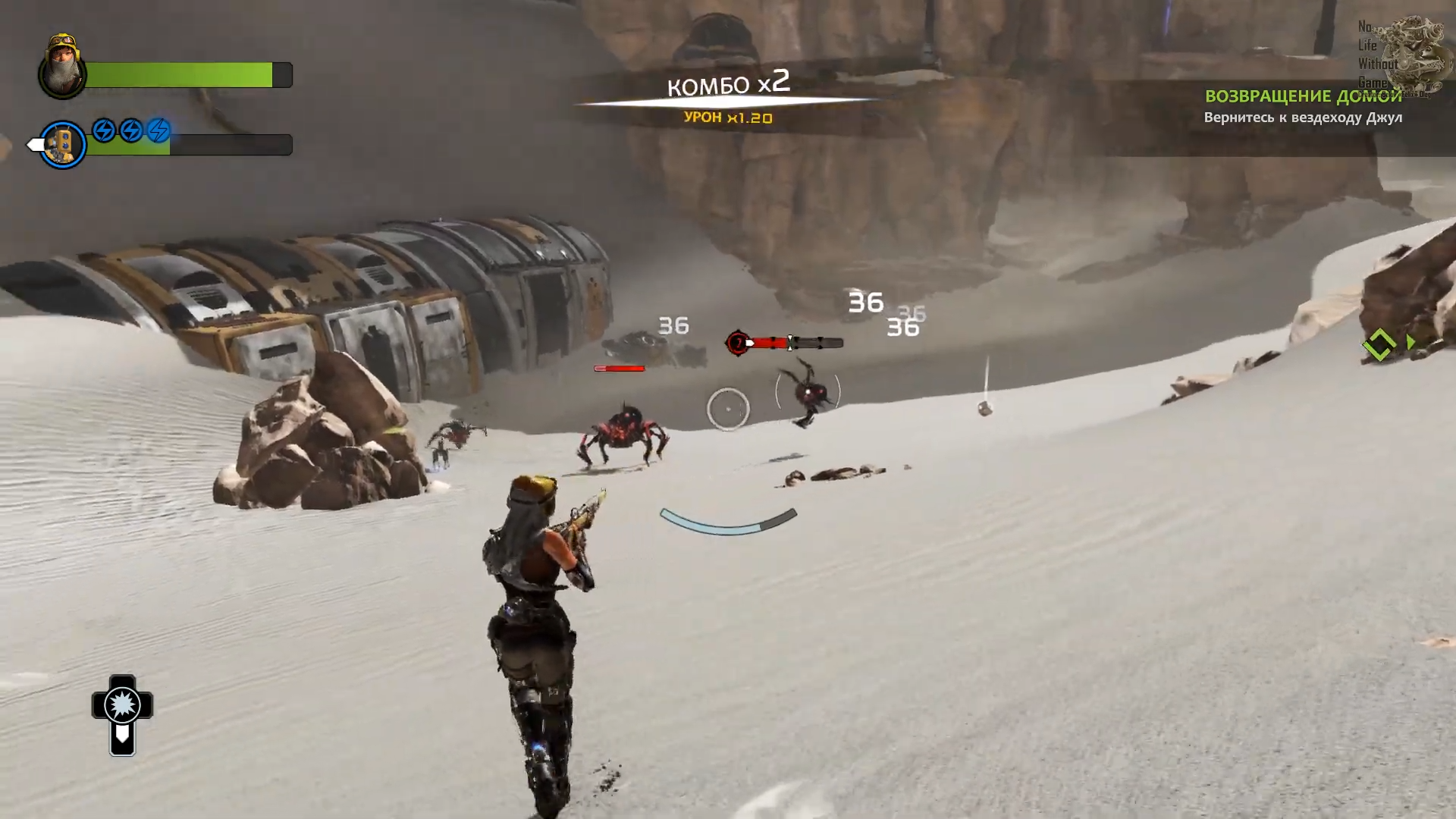Click Joule's character portrait
This screenshot has height=819, width=1456.
tap(63, 67)
